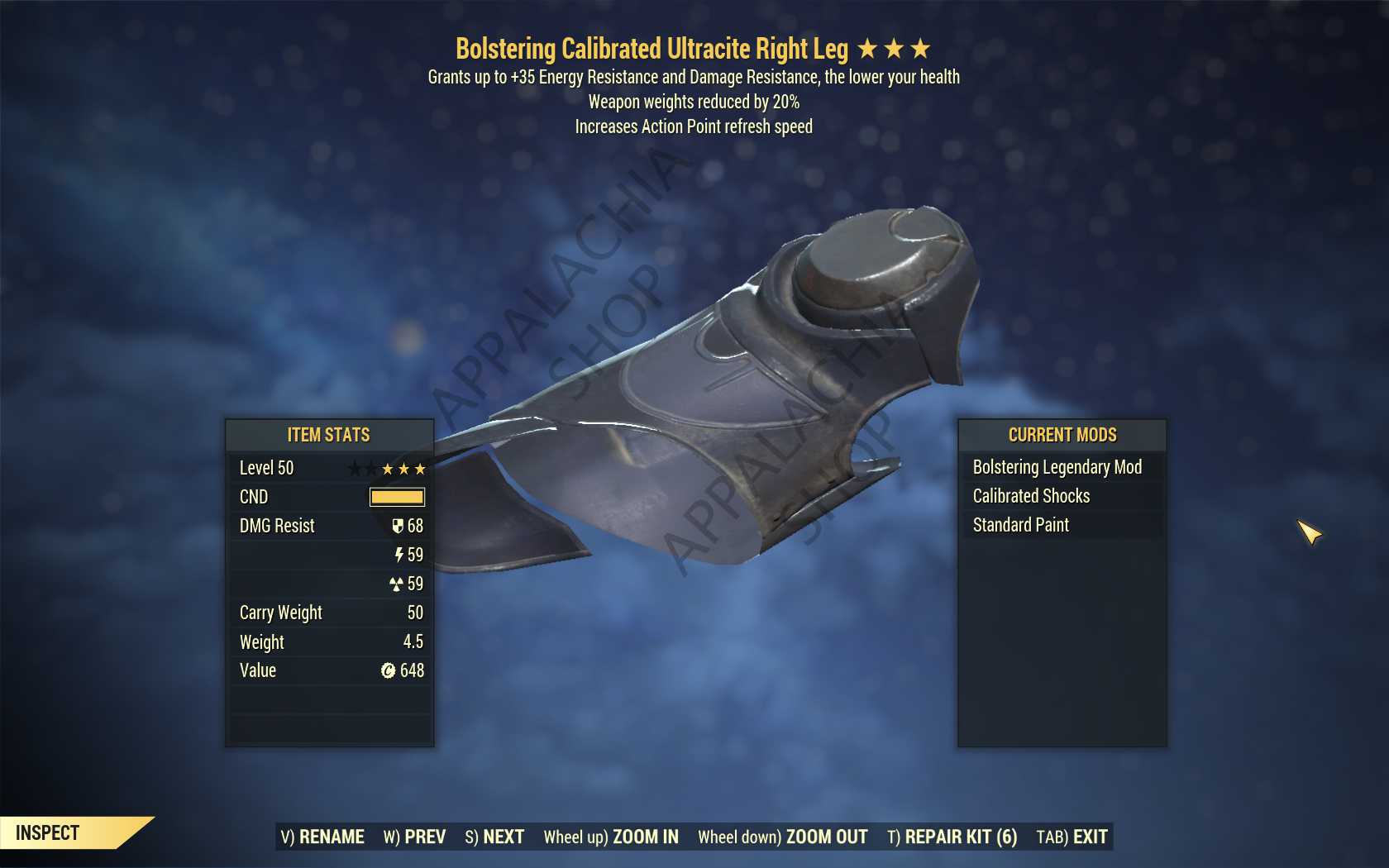1389x868 pixels.
Task: Select the three gold stars beside the item name
Action: point(893,48)
